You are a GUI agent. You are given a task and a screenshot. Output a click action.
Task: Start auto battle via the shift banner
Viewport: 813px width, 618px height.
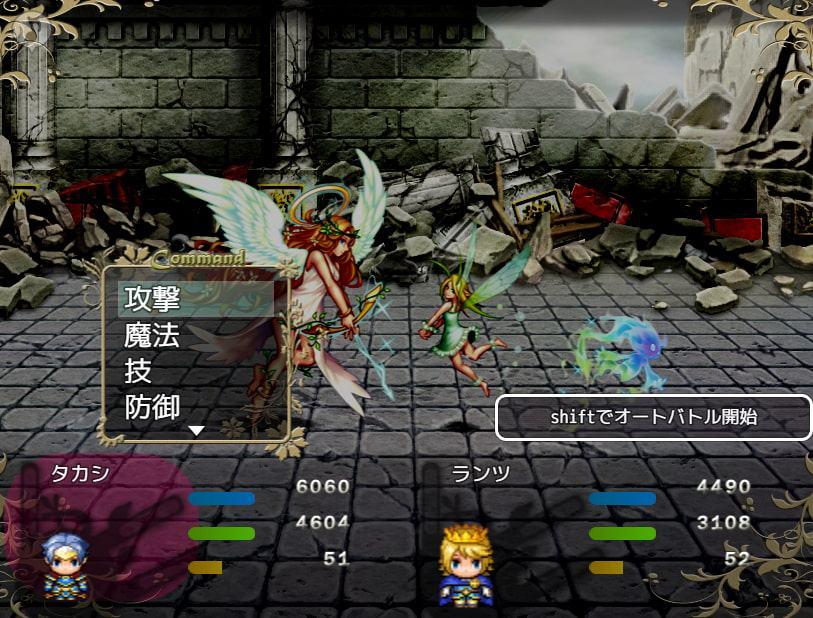654,417
